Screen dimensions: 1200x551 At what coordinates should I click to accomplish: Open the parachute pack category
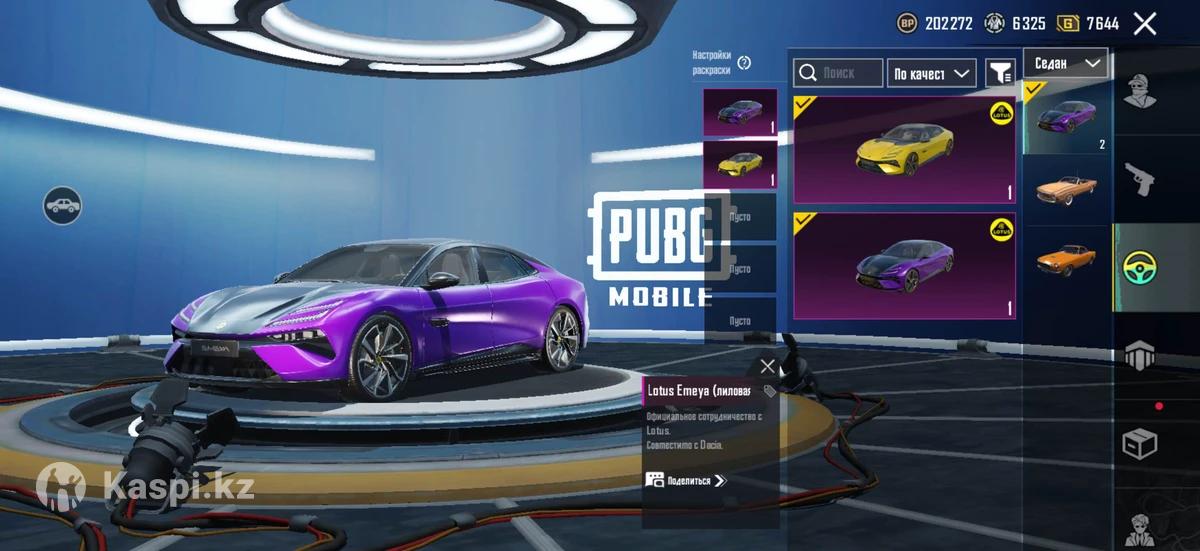tap(1139, 355)
